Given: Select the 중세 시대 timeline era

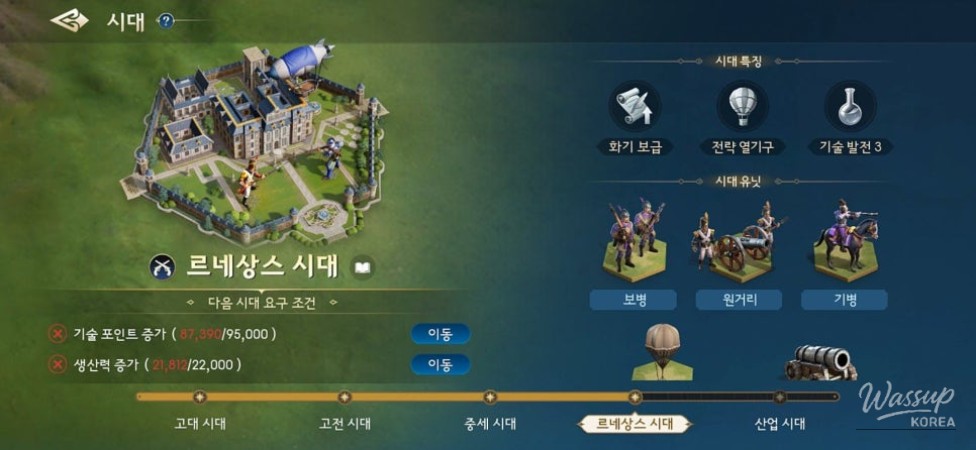Looking at the screenshot, I should click(x=490, y=423).
